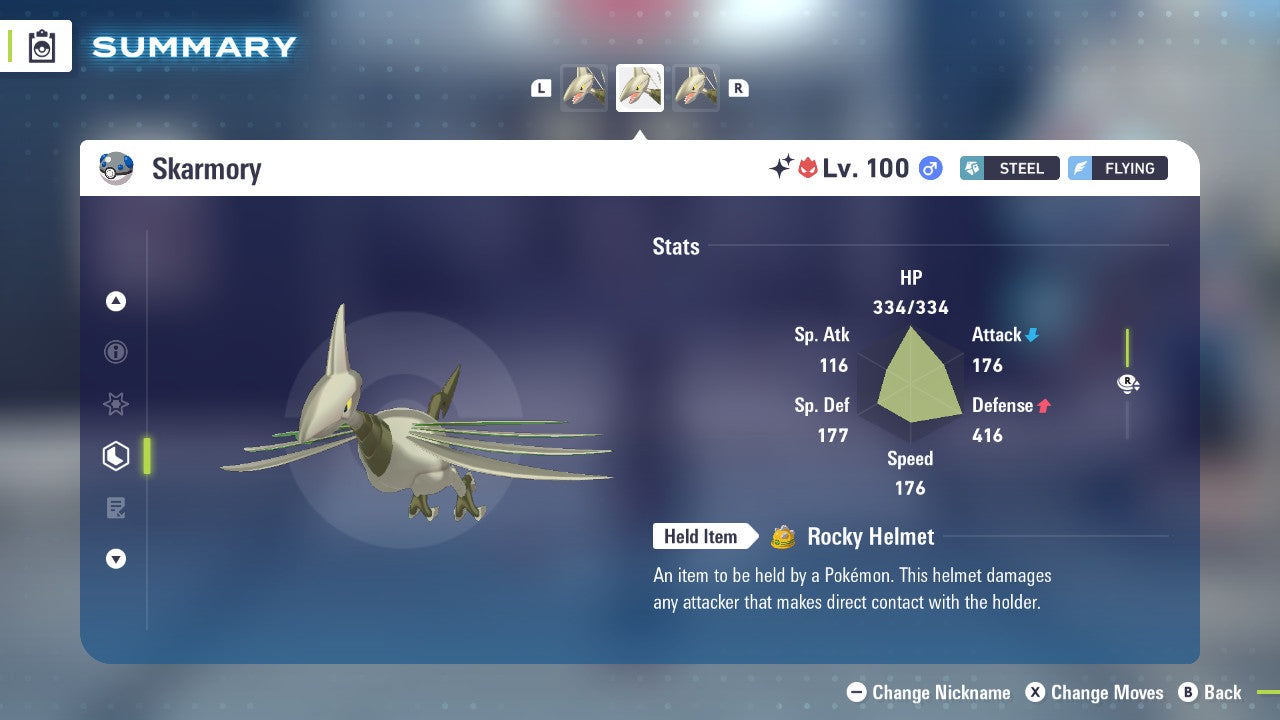The height and width of the screenshot is (720, 1280).
Task: Click the up arrow in the left sidebar
Action: click(116, 301)
